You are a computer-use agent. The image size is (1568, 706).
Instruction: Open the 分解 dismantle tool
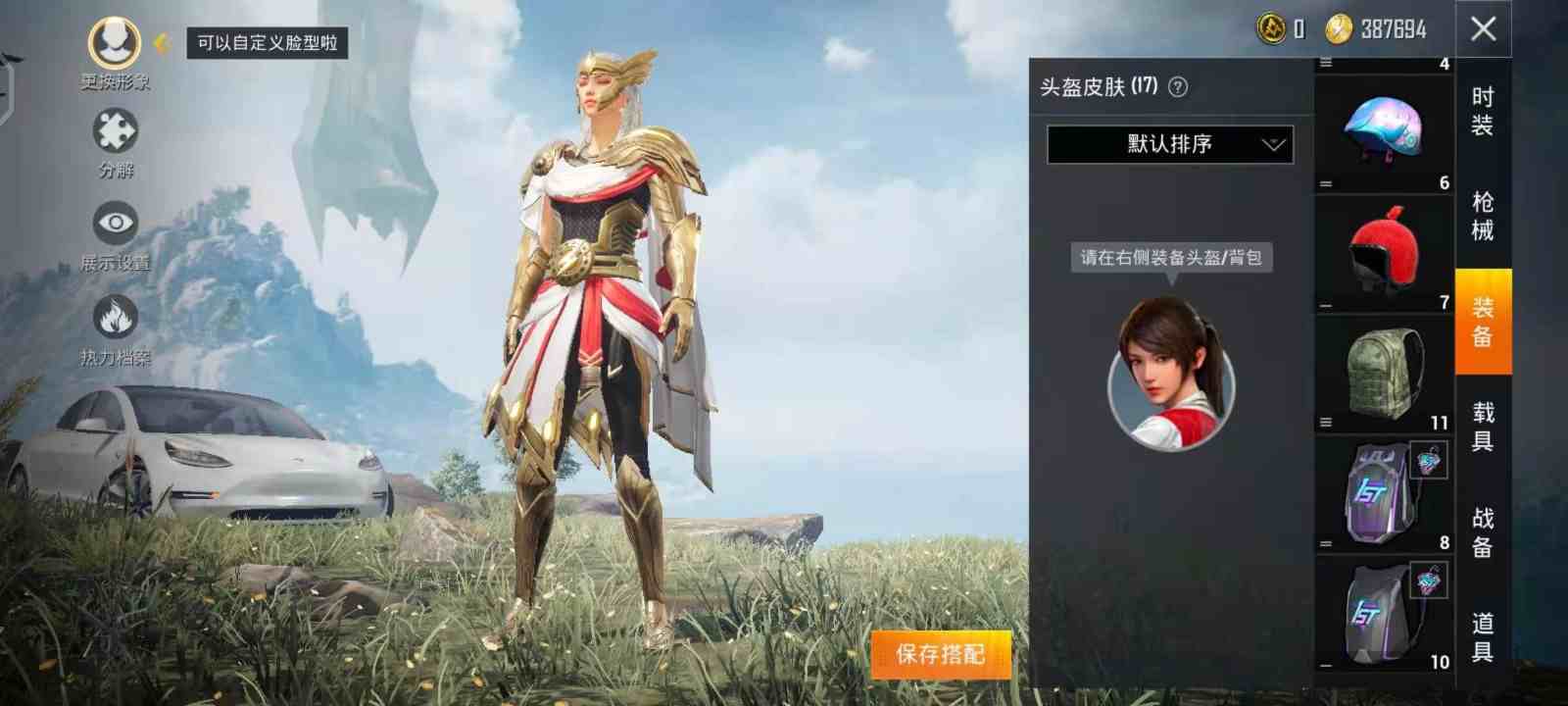115,132
